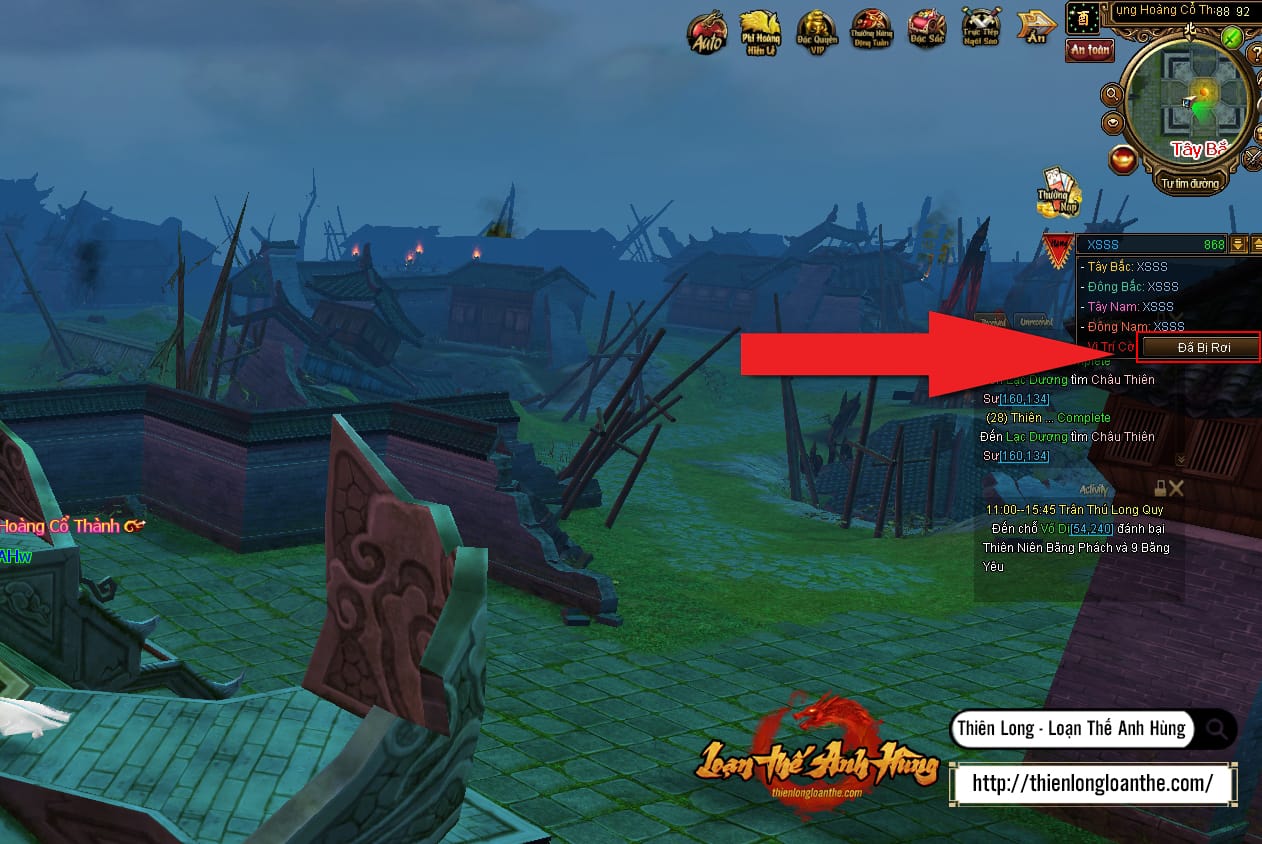This screenshot has width=1262, height=844.
Task: Open the Thưởng Nạp cards icon
Action: point(1057,191)
